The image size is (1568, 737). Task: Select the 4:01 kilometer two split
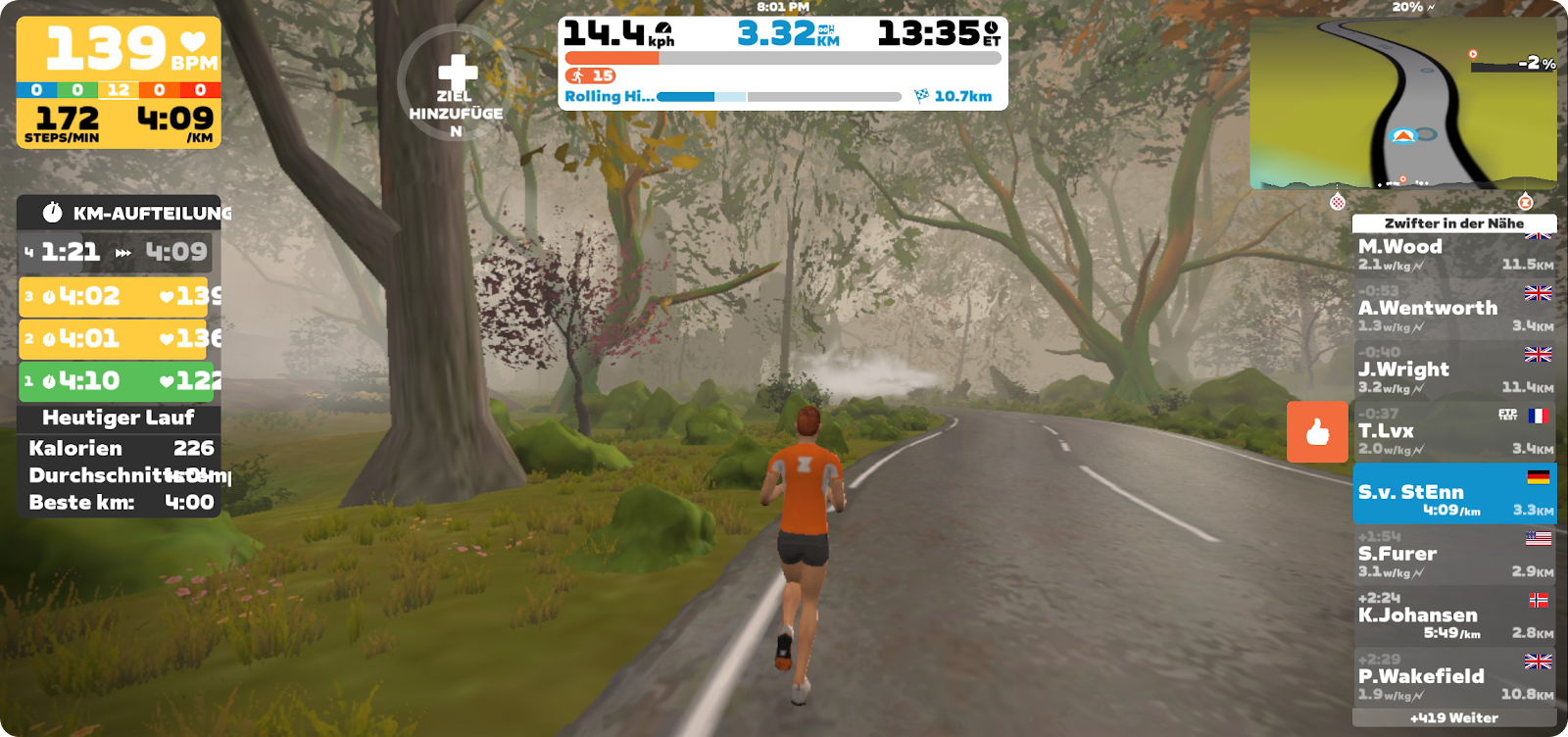(x=118, y=339)
